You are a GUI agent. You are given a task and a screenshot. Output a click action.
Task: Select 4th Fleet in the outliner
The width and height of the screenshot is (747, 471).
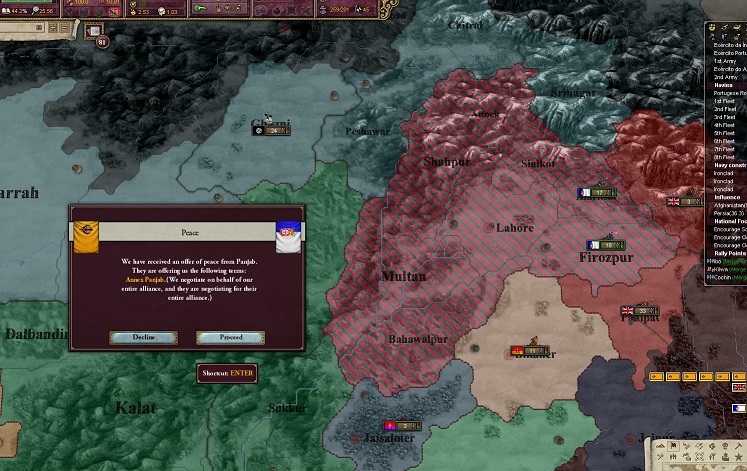point(724,125)
